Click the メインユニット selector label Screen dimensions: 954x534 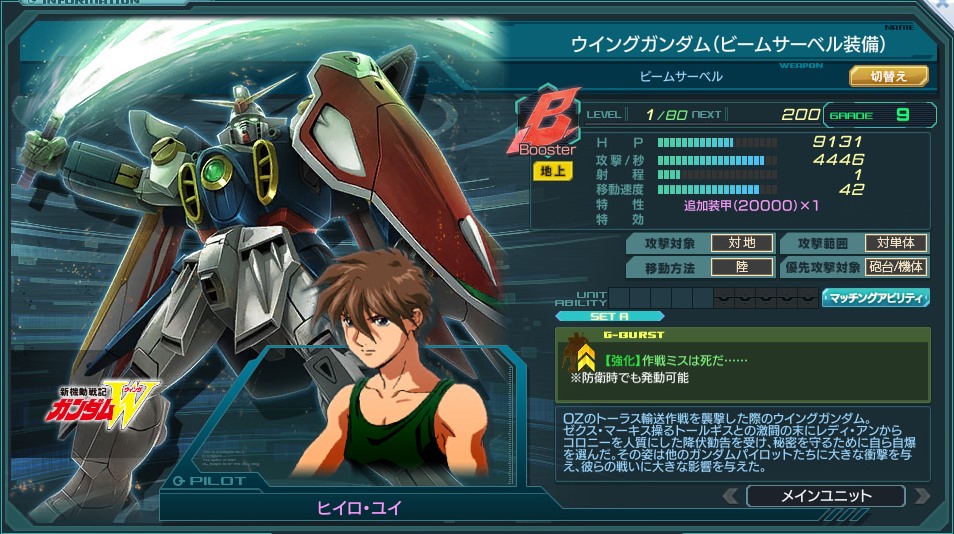[825, 496]
